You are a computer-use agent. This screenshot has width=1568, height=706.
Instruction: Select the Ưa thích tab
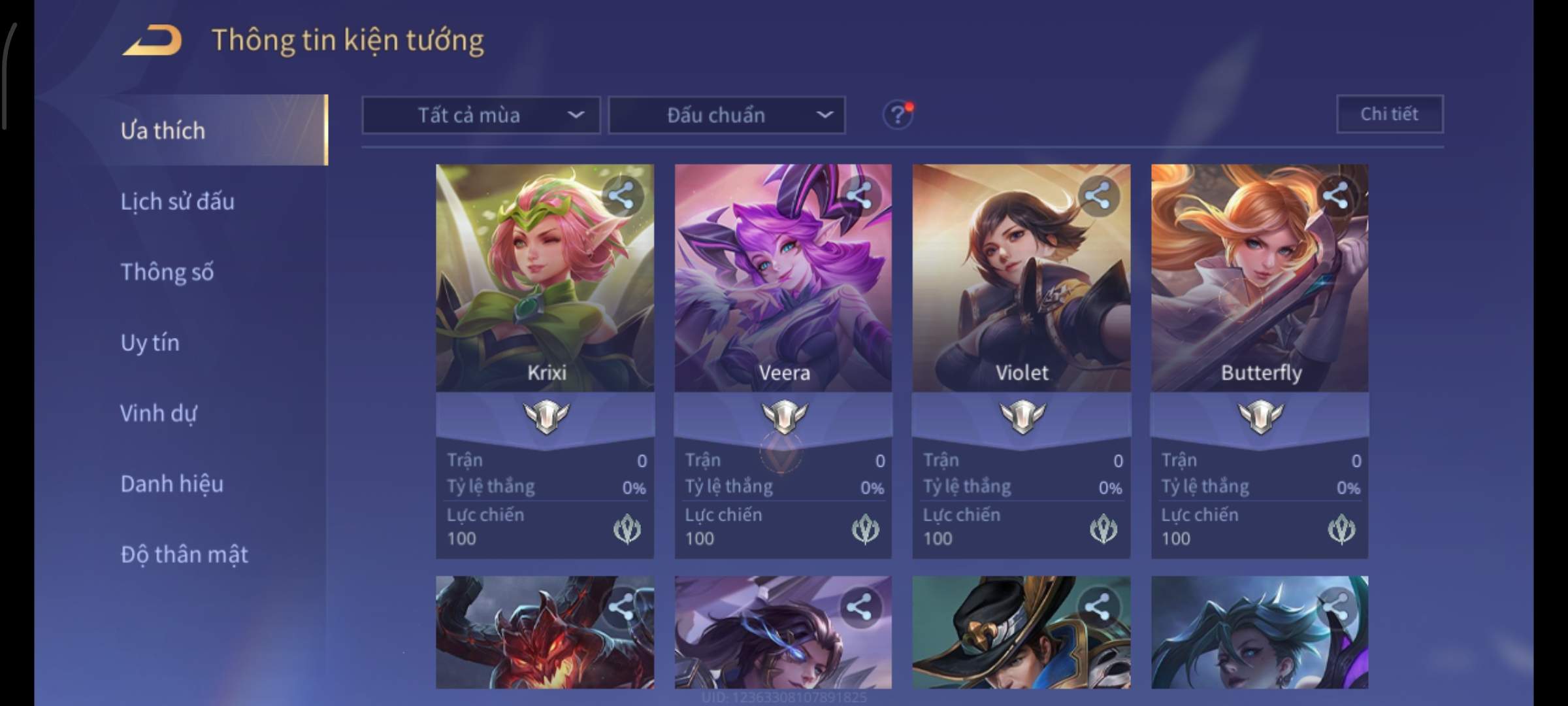pos(163,131)
